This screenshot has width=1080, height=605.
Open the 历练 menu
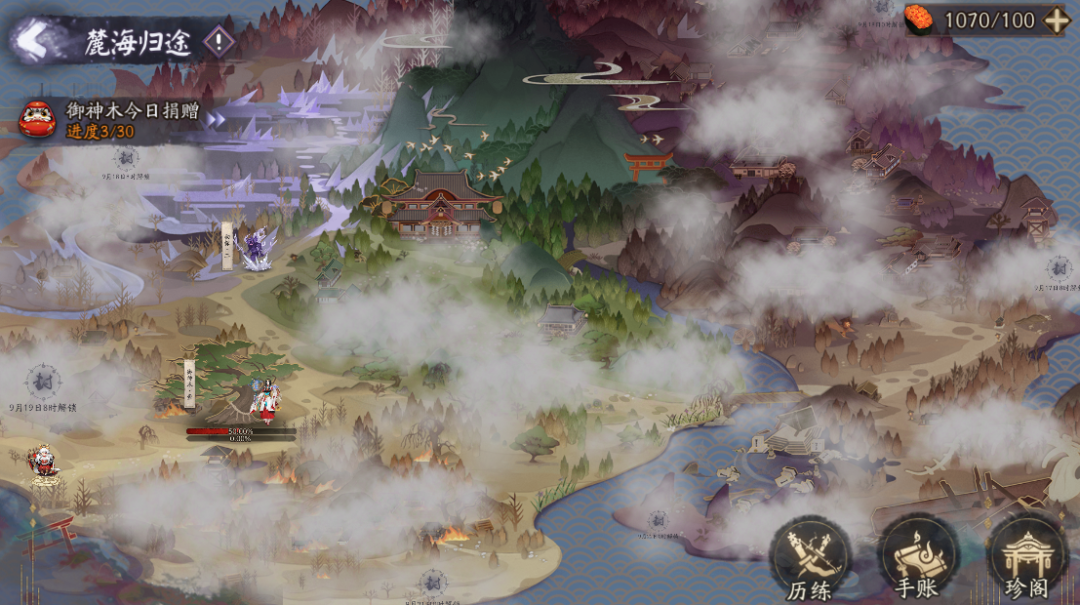809,560
